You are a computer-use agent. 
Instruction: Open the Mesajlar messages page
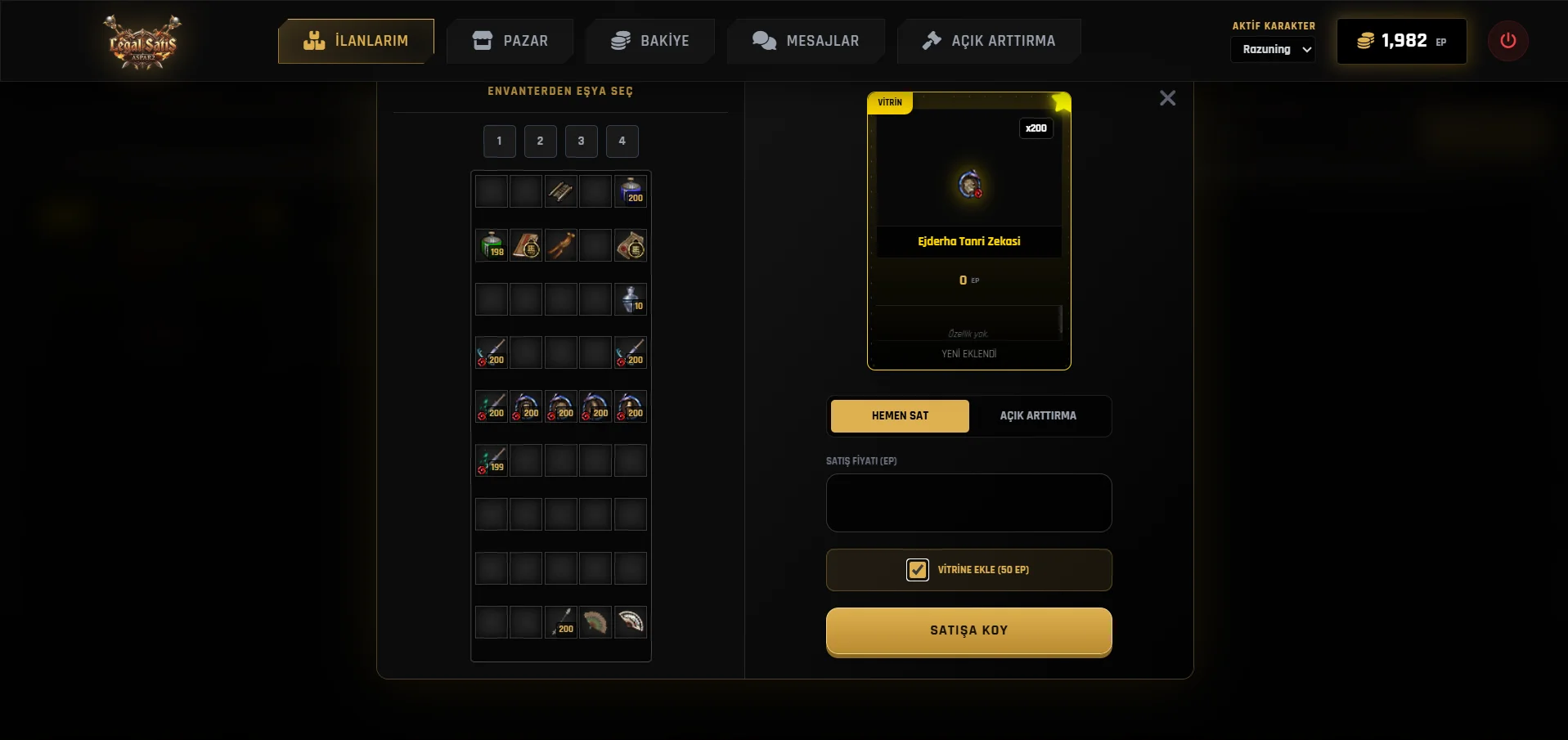click(x=806, y=41)
